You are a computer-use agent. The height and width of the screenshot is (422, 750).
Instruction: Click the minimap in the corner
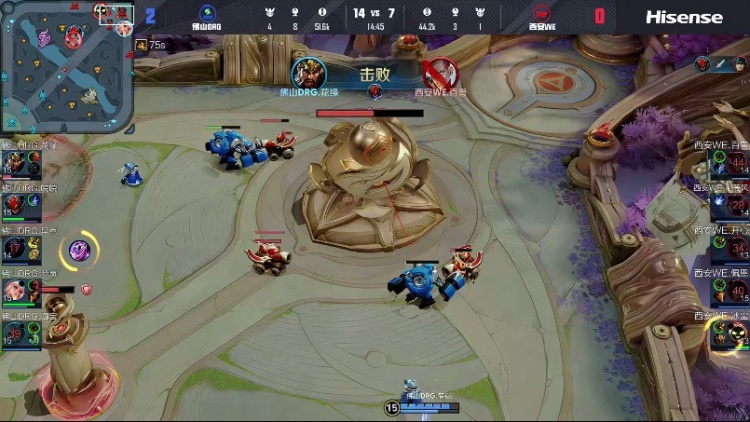(x=66, y=66)
